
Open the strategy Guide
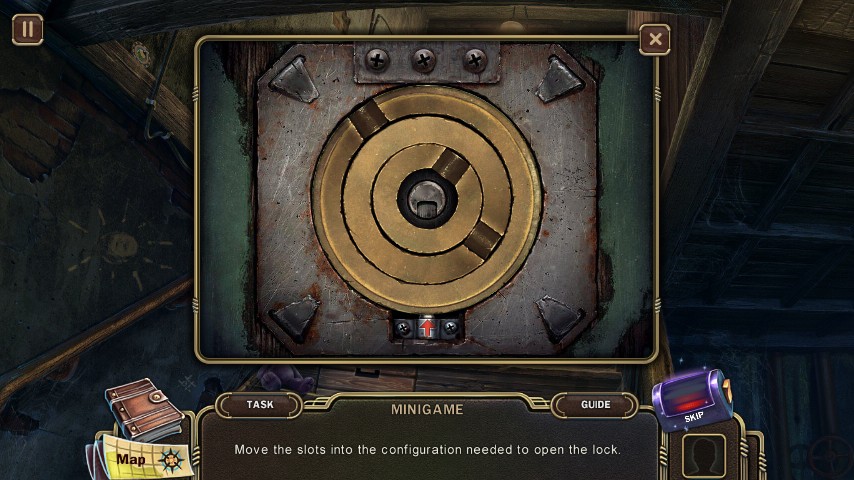(x=595, y=405)
